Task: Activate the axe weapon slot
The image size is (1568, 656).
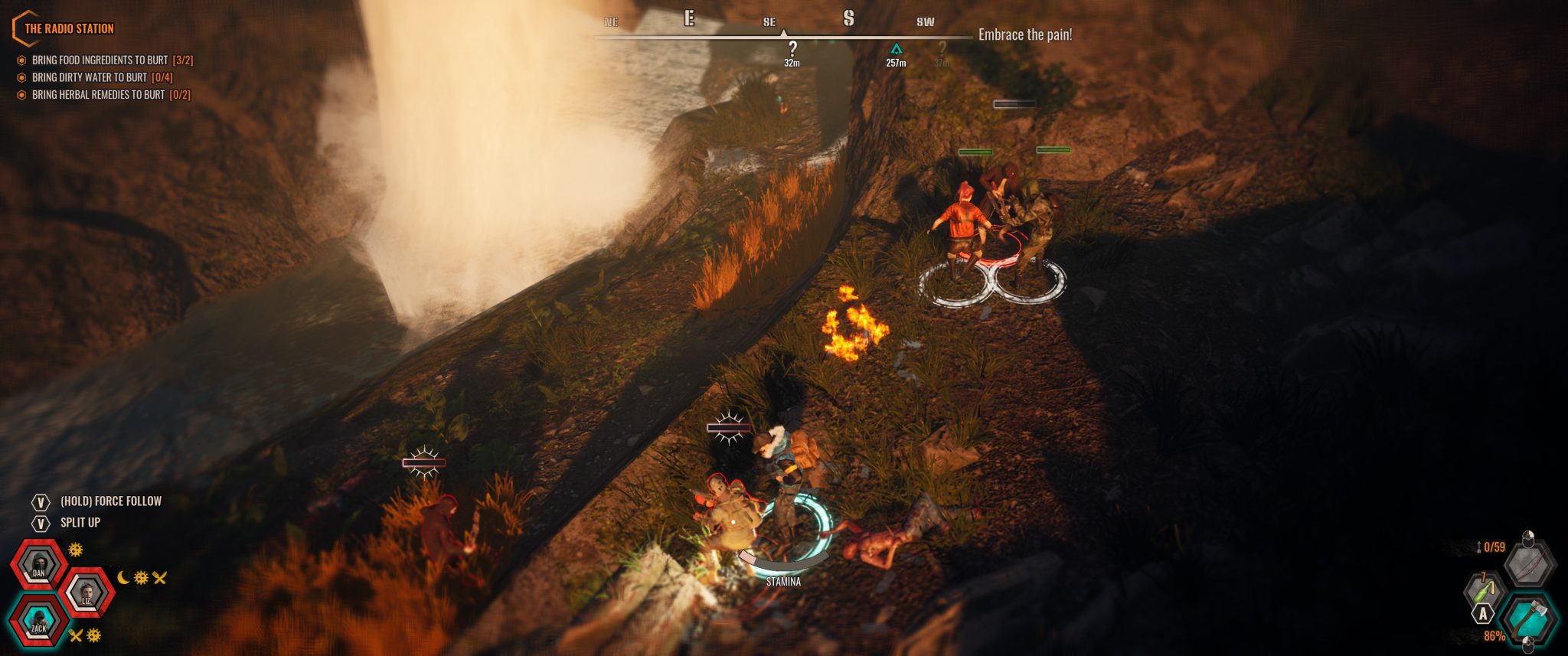Action: (x=1527, y=617)
